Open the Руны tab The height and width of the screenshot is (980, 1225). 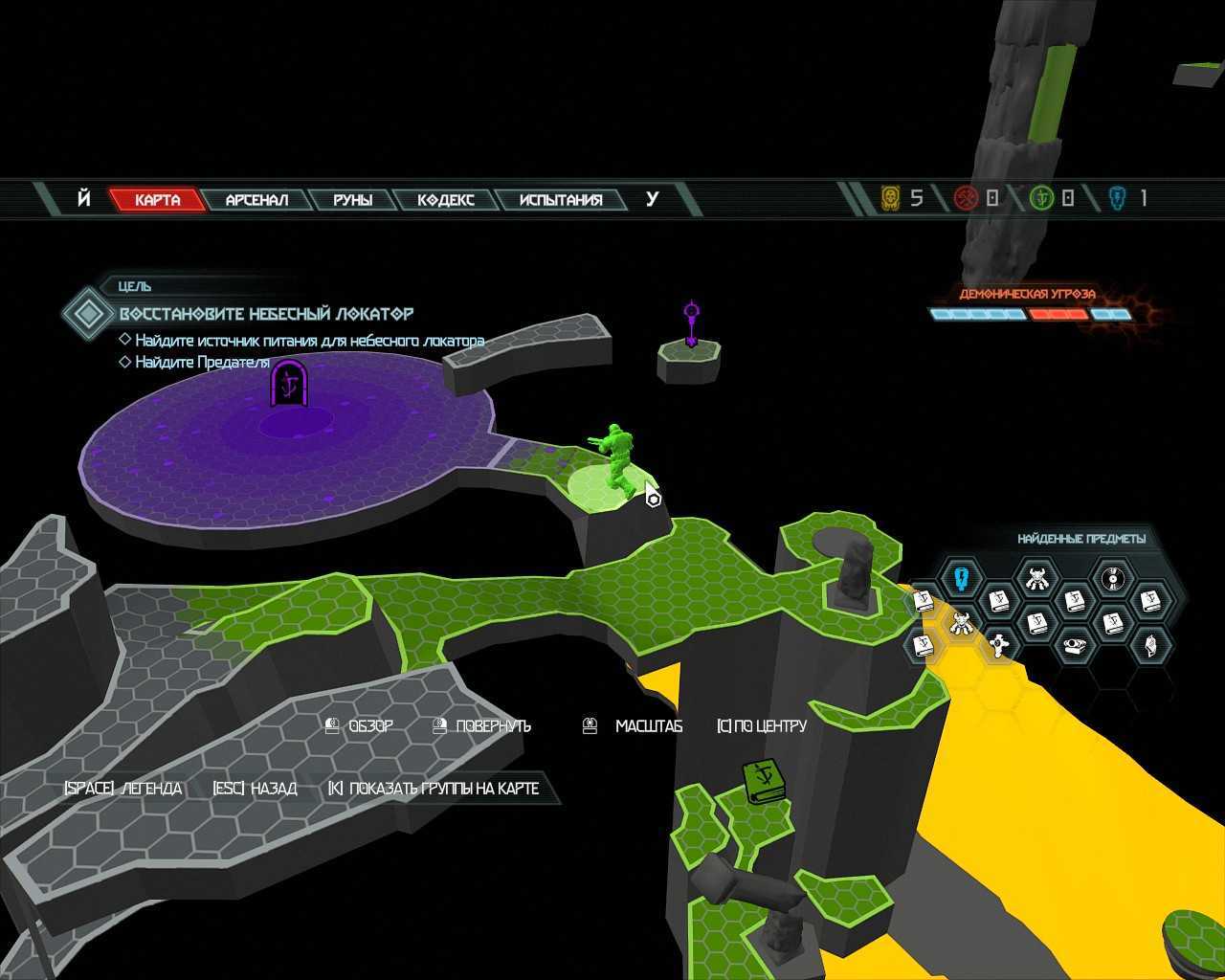352,200
